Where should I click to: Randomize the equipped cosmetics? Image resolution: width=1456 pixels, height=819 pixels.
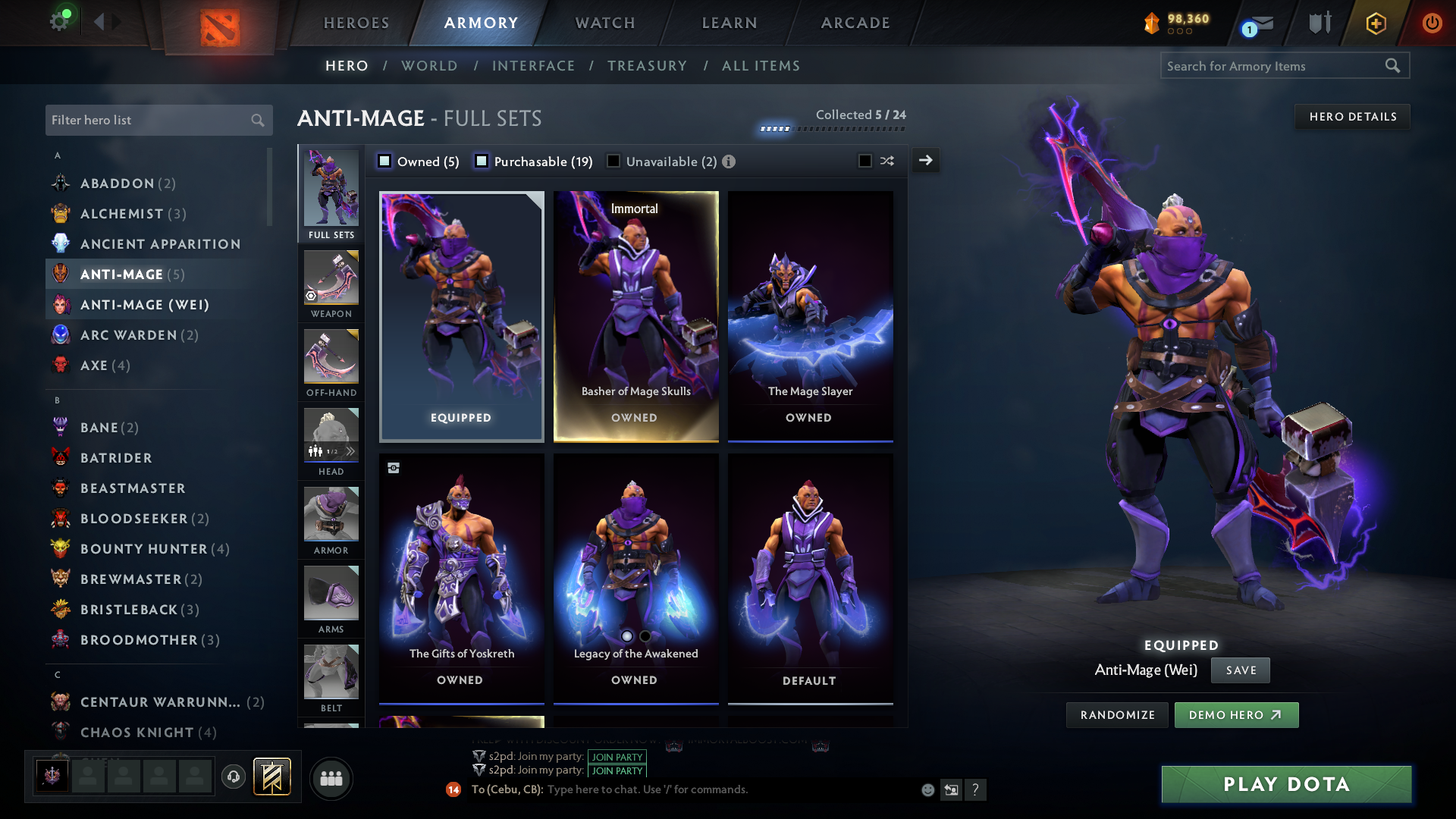coord(1117,715)
